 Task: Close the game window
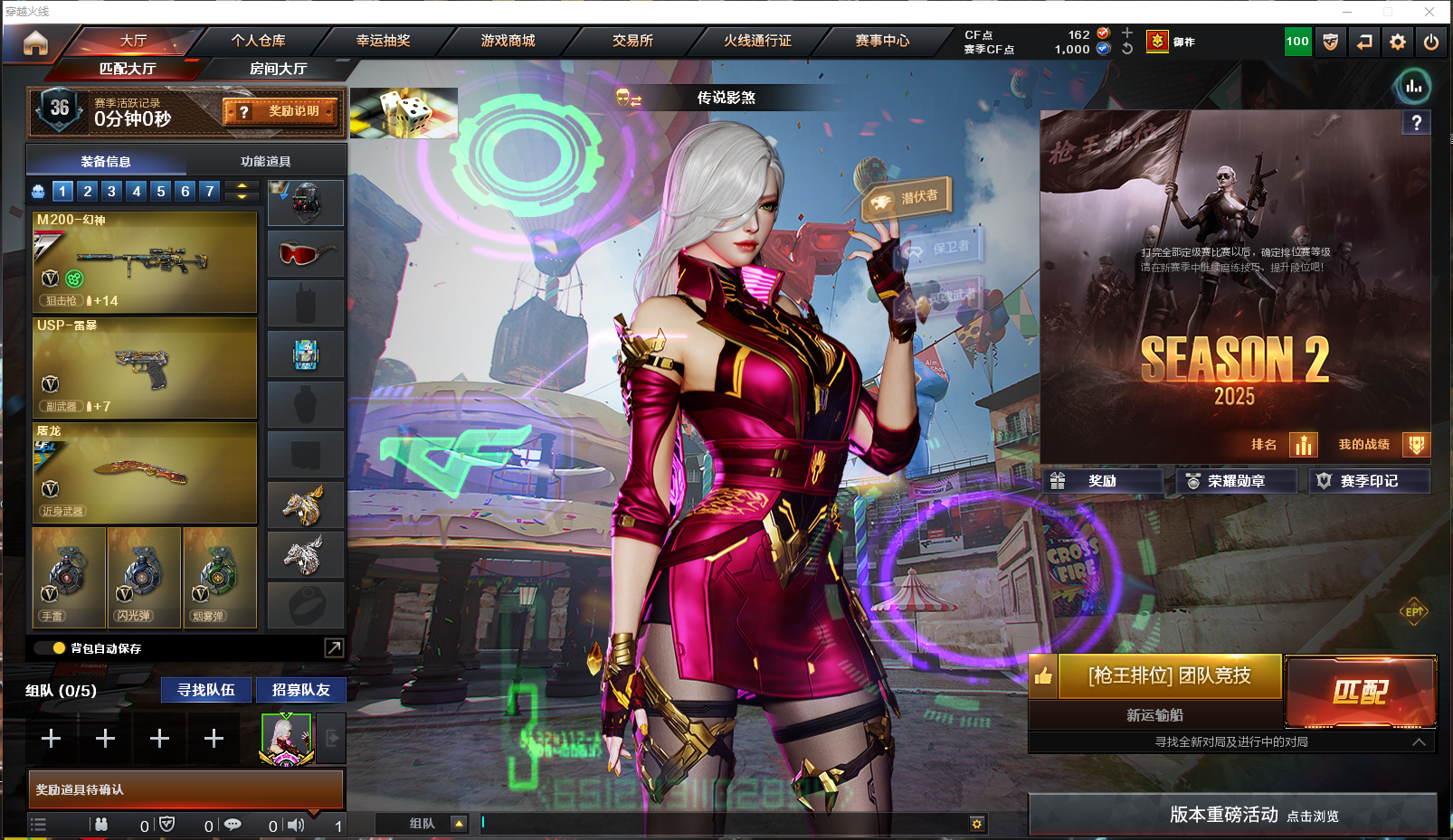tap(1429, 12)
